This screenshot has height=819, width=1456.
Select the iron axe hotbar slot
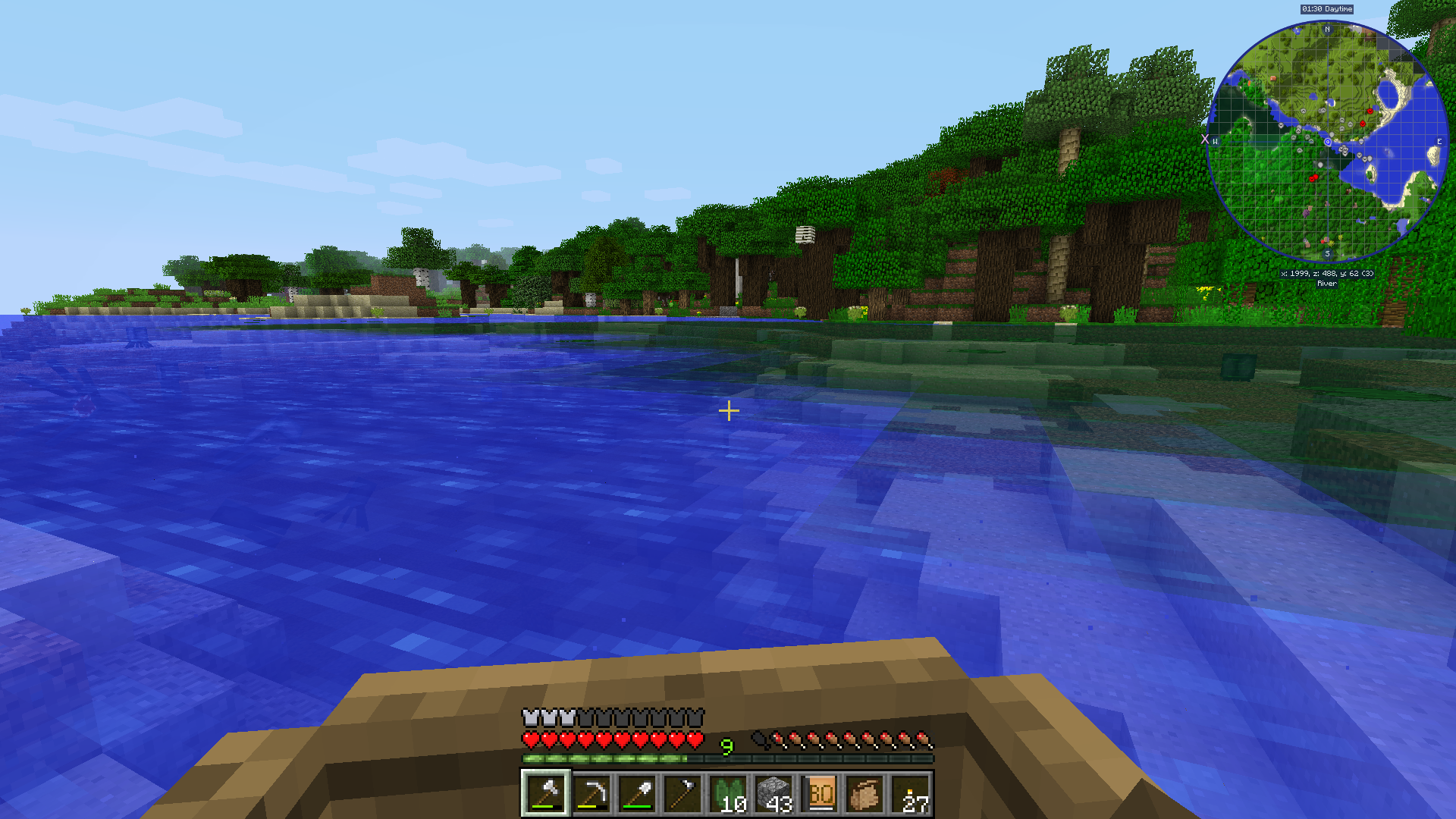coord(545,793)
